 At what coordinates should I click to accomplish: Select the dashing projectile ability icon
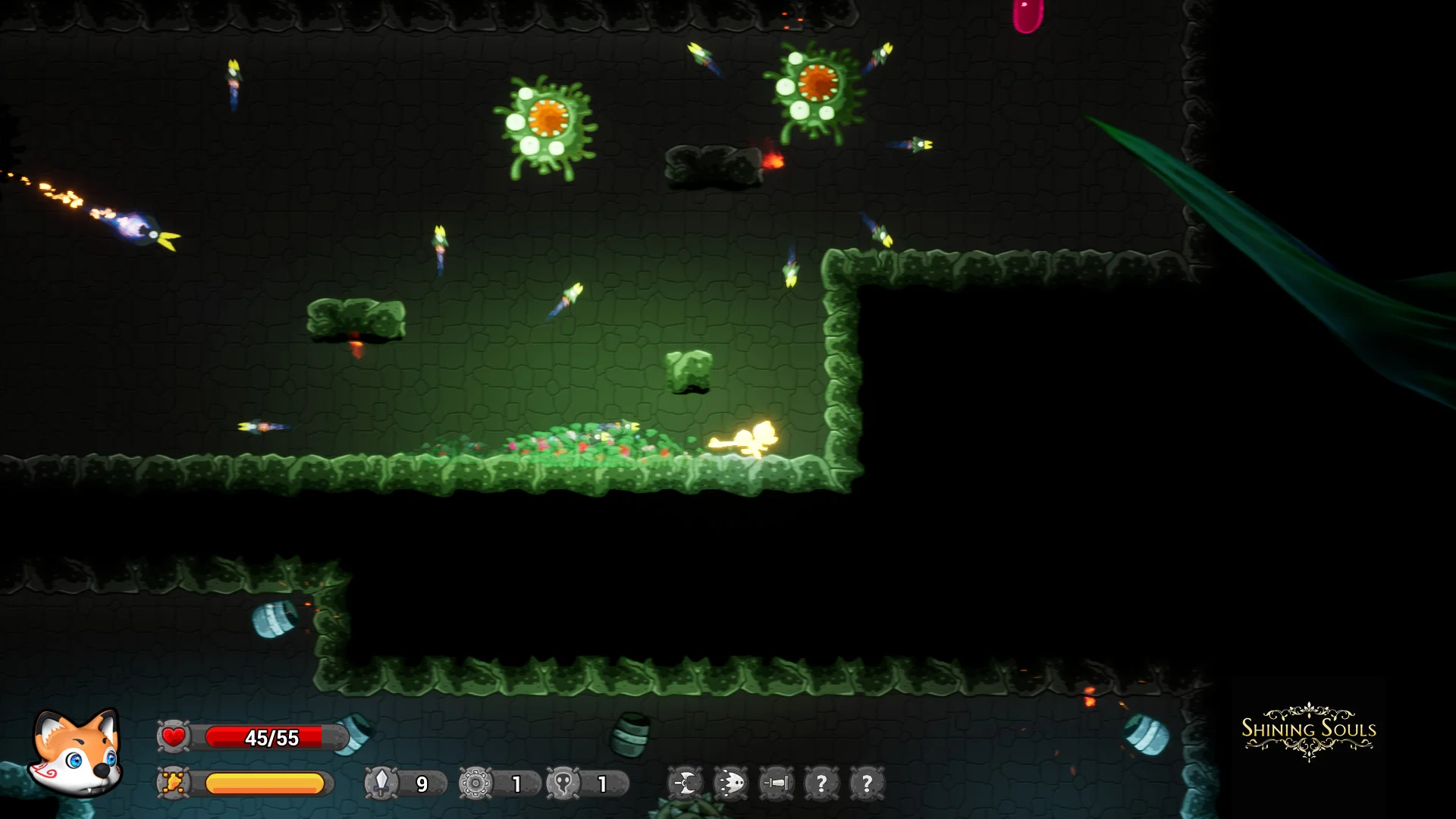point(730,783)
